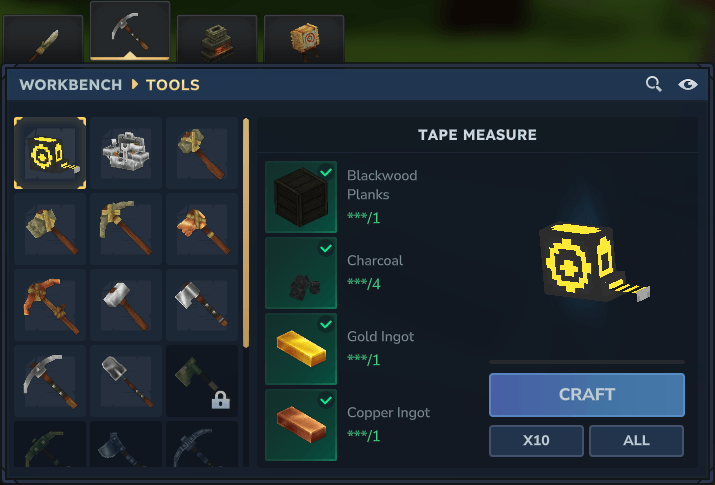Select the Gold Ingot ingredient
Screen dimensions: 715x485
(301, 349)
